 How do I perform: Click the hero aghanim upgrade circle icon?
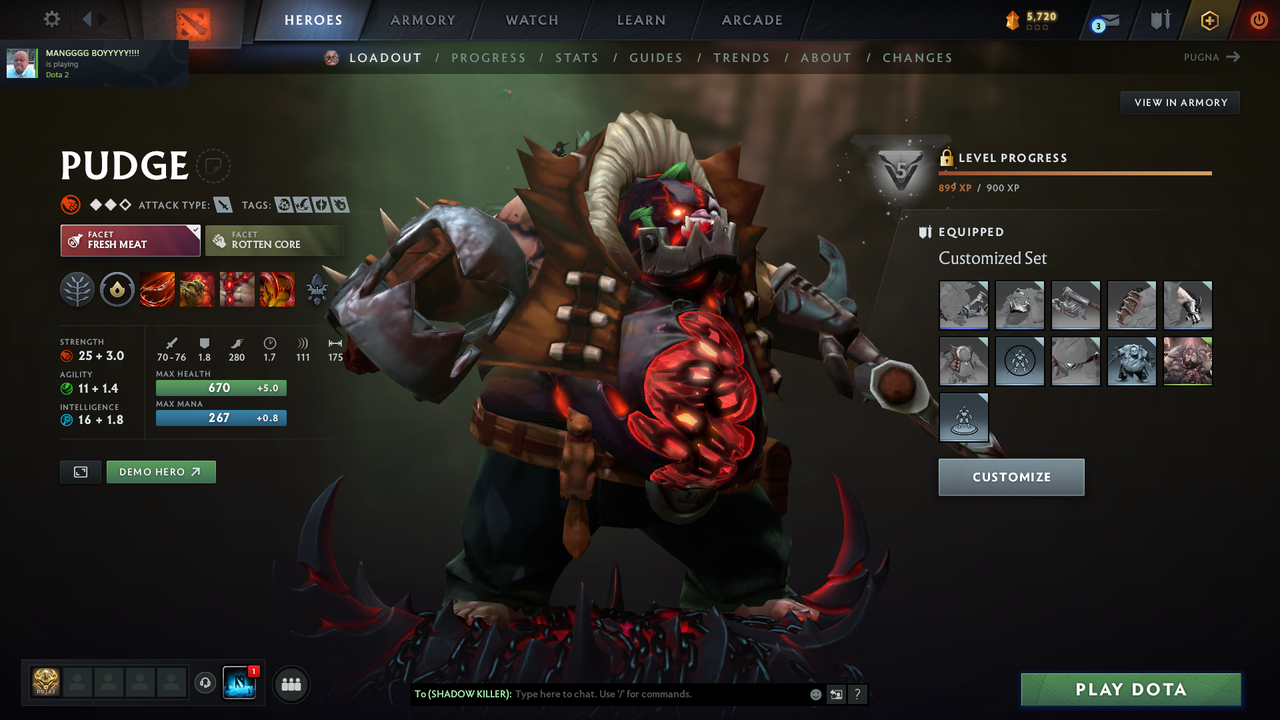tap(117, 290)
